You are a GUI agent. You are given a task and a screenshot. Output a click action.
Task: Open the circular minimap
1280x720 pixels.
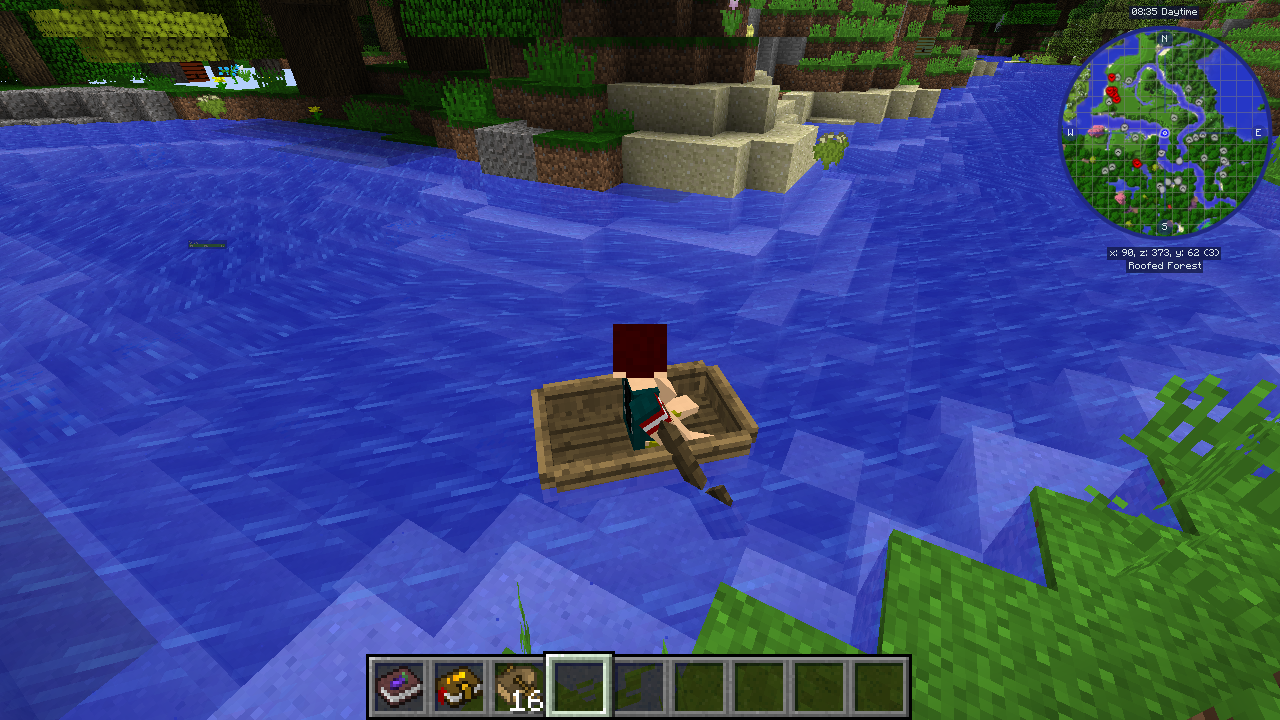point(1164,132)
